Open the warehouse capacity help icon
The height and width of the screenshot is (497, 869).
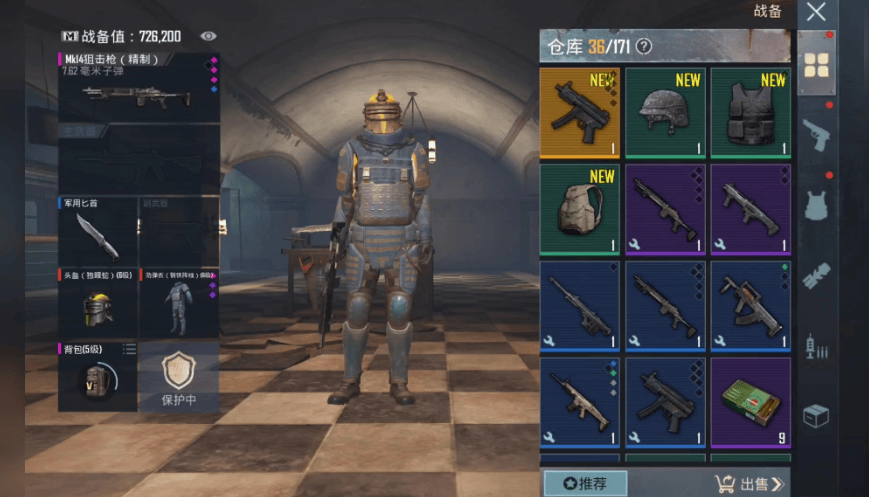(x=644, y=46)
